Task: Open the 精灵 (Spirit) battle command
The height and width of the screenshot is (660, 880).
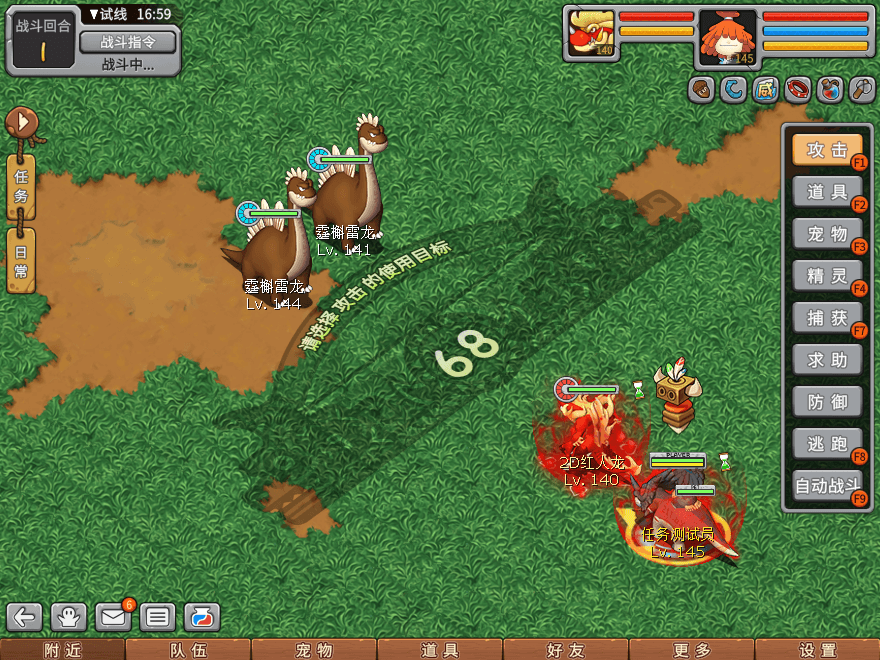Action: (826, 276)
